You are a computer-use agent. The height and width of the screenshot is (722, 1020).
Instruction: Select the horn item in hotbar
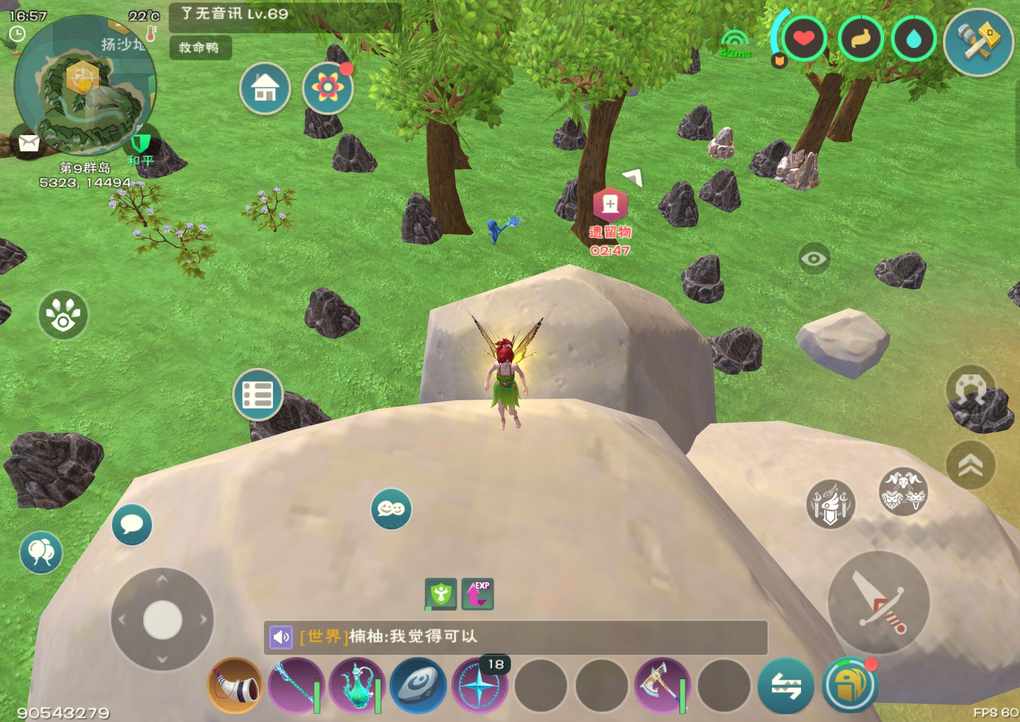235,685
